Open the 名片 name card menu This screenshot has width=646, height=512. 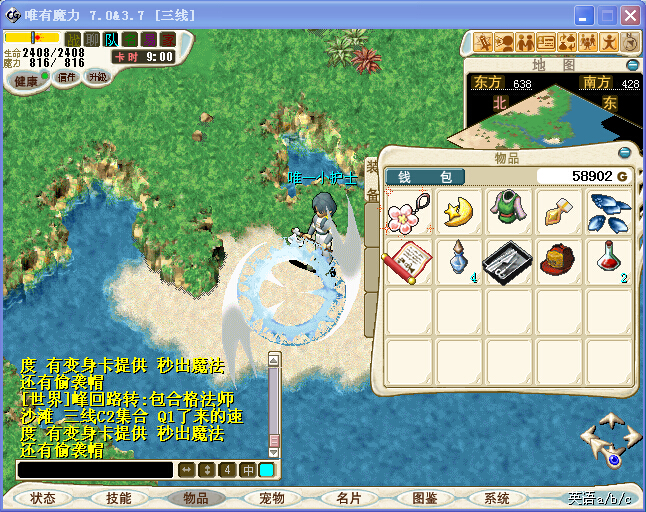348,498
